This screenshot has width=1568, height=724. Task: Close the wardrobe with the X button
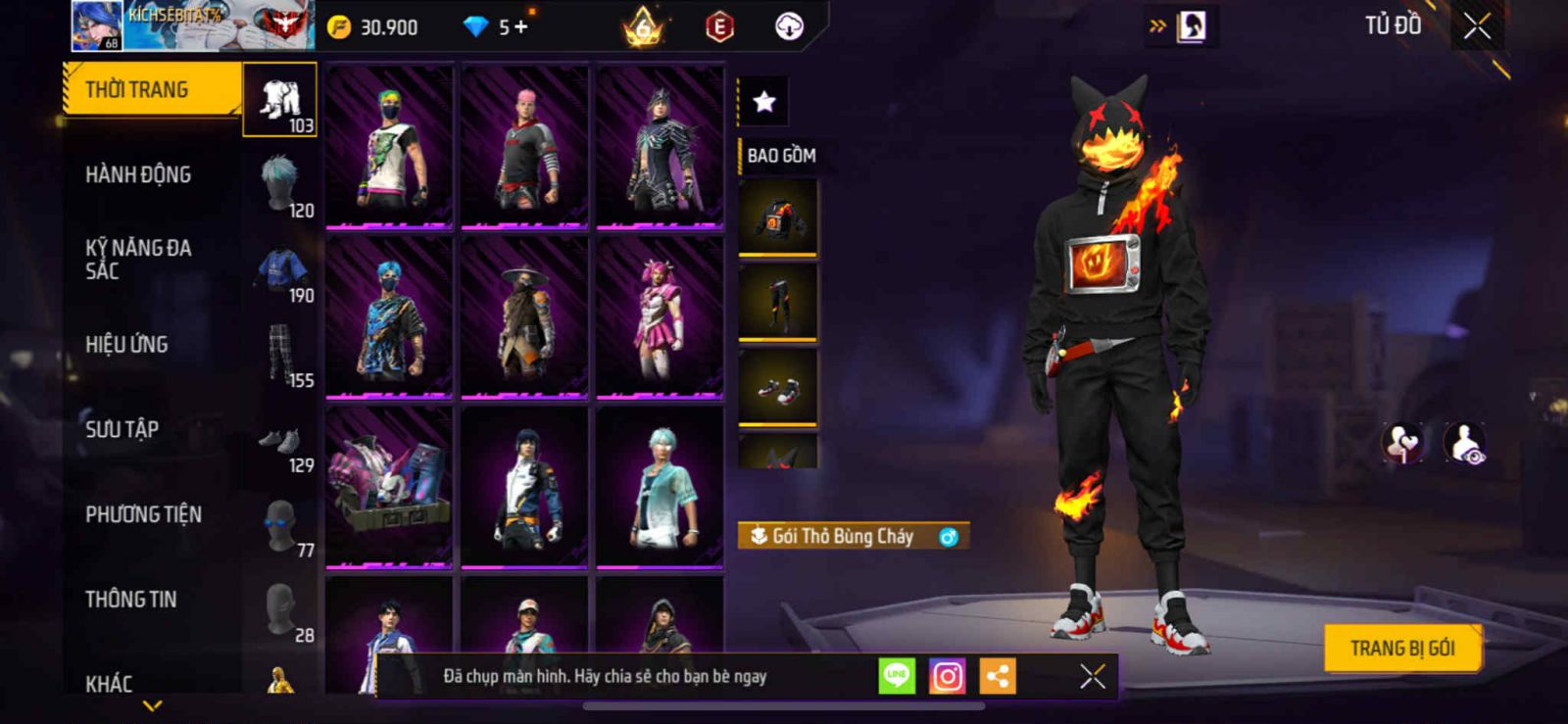pos(1477,26)
